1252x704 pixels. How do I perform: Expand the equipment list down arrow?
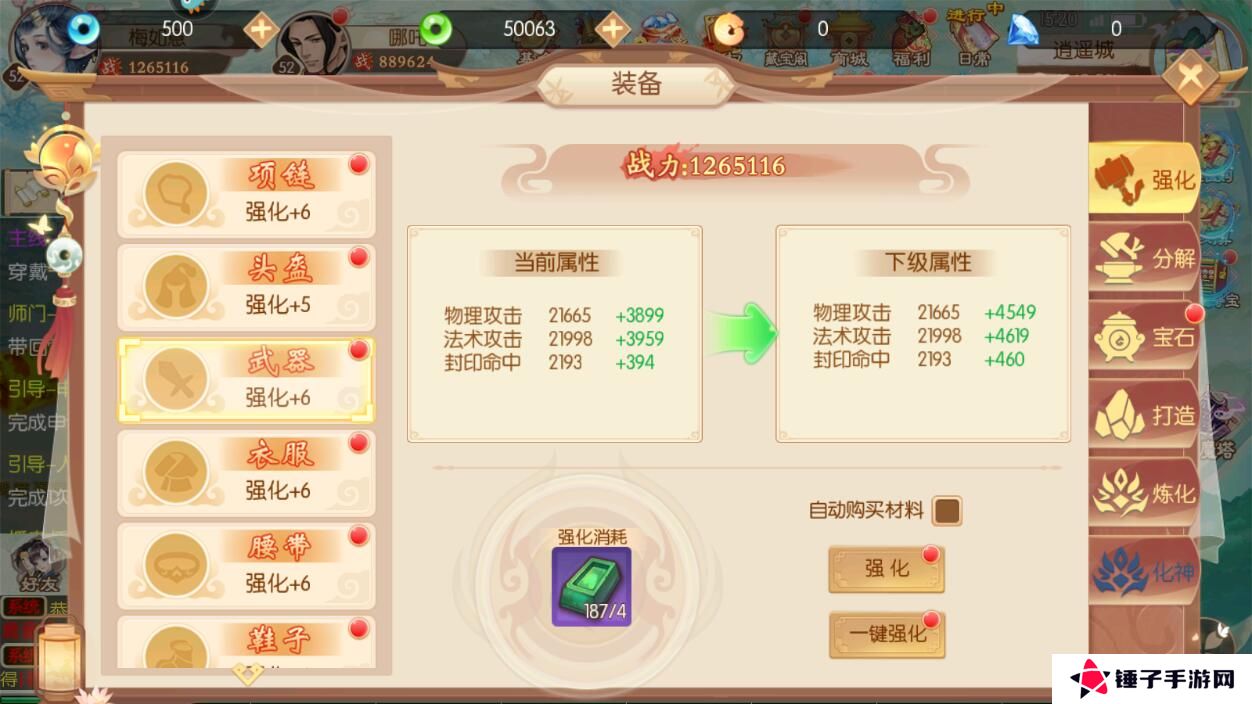[247, 672]
